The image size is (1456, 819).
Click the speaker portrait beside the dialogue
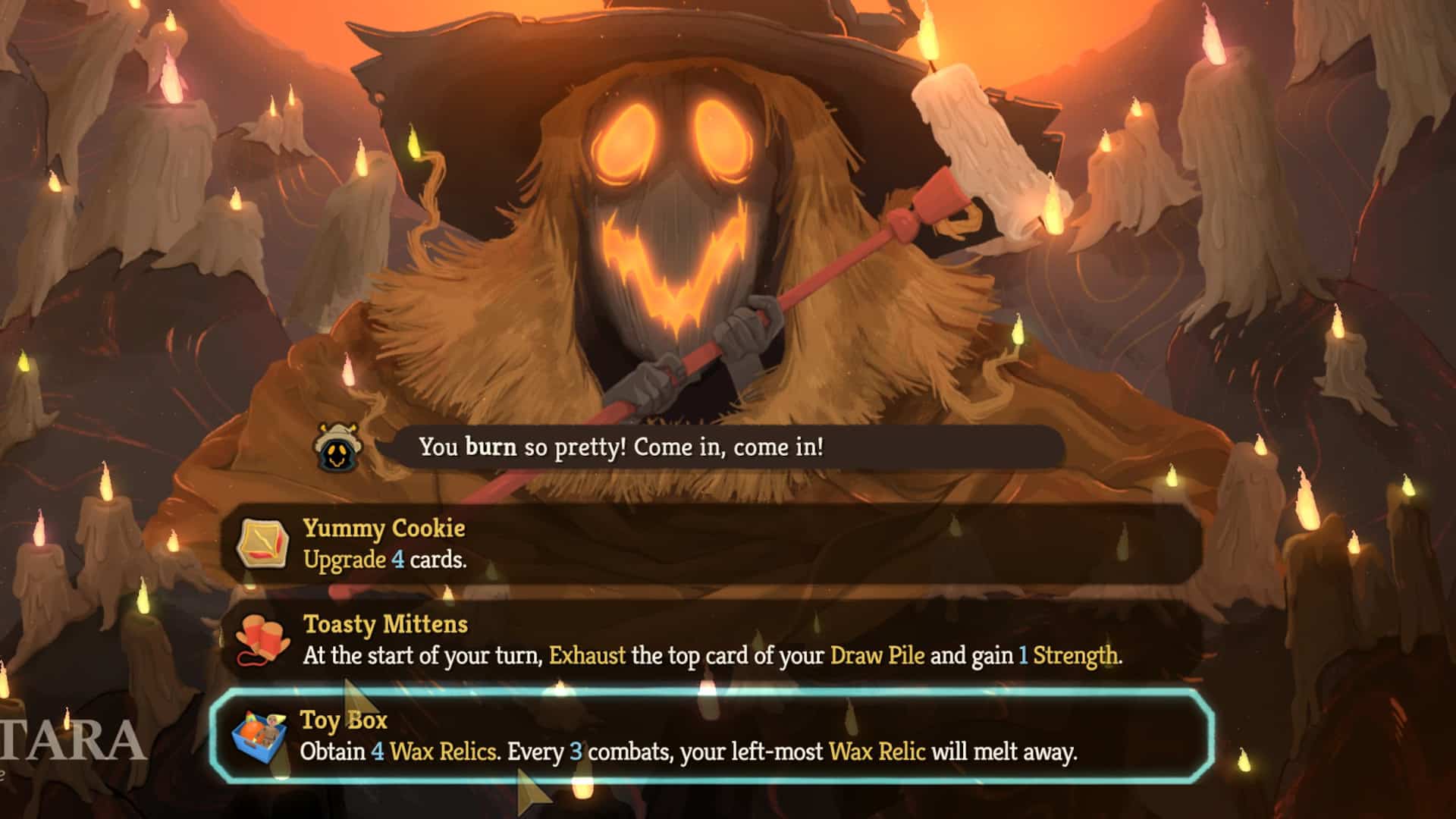coord(336,447)
